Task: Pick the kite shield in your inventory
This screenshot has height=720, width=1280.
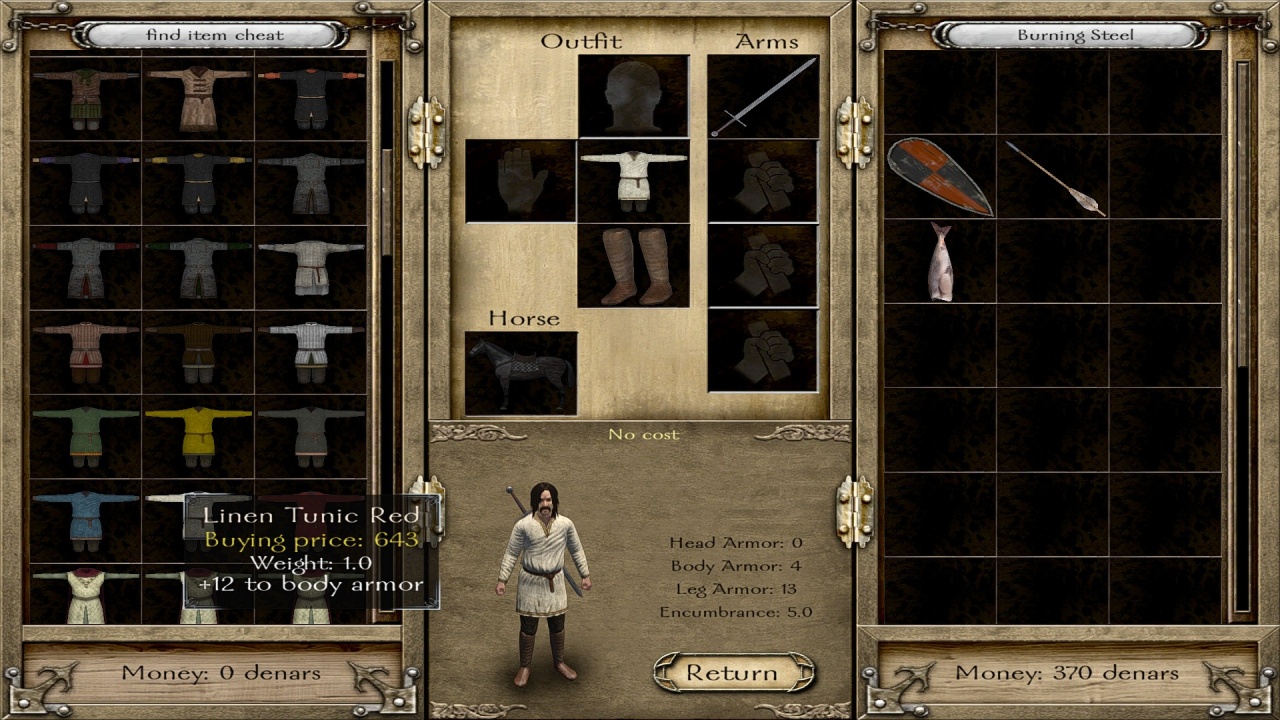Action: click(x=939, y=177)
